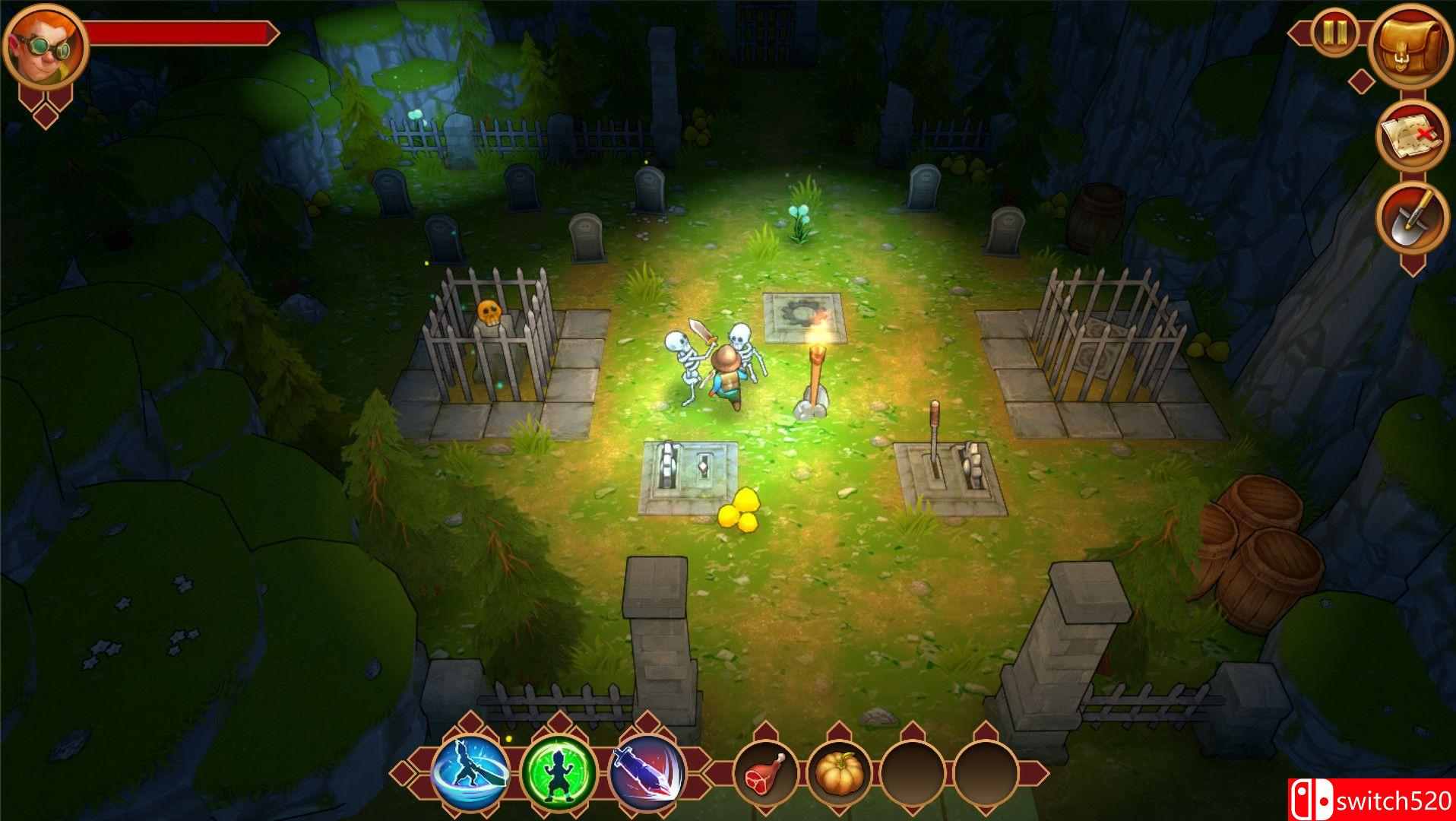Attack the skeleton holding a sword
Image resolution: width=1456 pixels, height=821 pixels.
click(687, 357)
